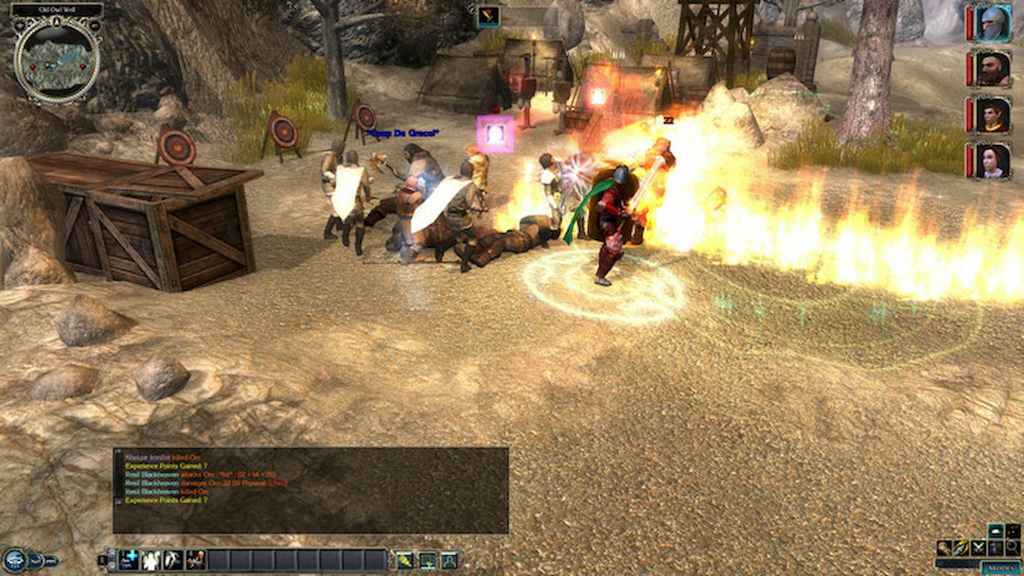
Task: Open the crossed swords menu button
Action: click(x=979, y=548)
